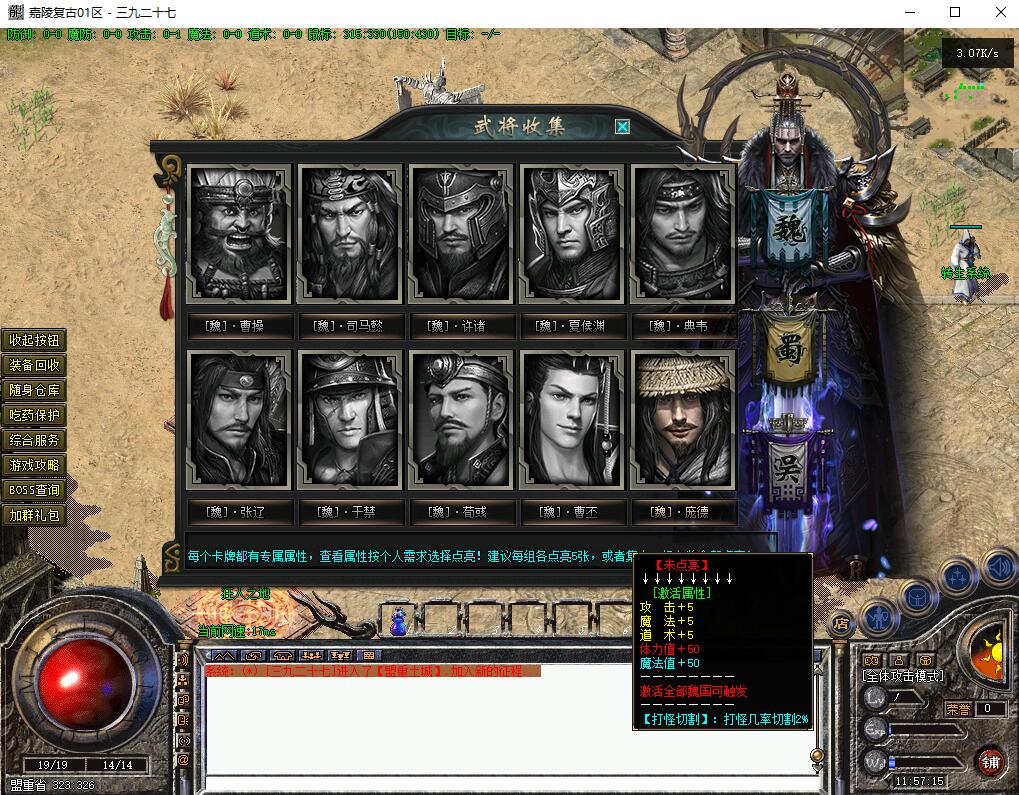The height and width of the screenshot is (795, 1019).
Task: Open the 综合服务 general services menu
Action: 35,440
